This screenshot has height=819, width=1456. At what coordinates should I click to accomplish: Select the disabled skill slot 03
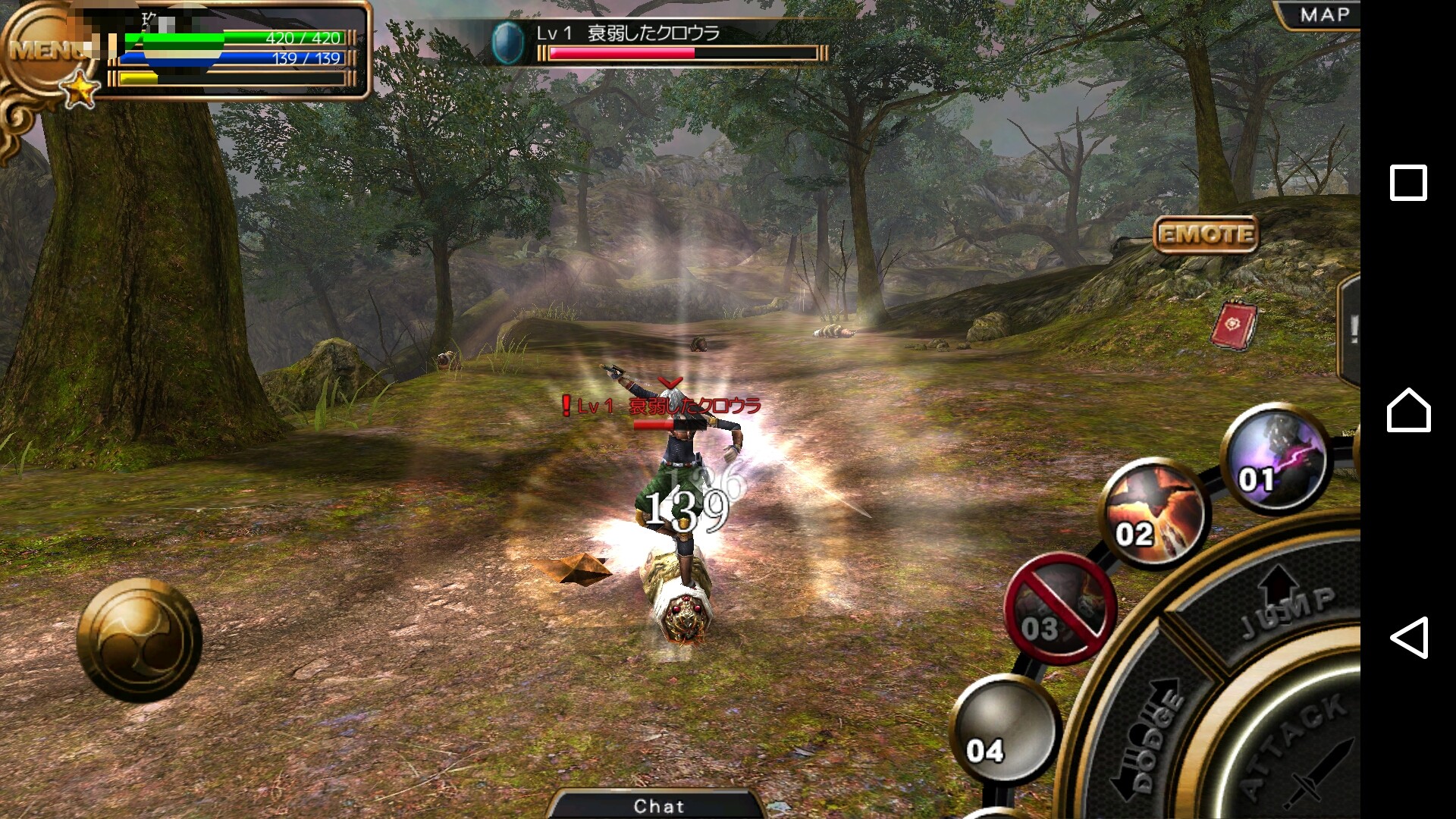pyautogui.click(x=1059, y=609)
